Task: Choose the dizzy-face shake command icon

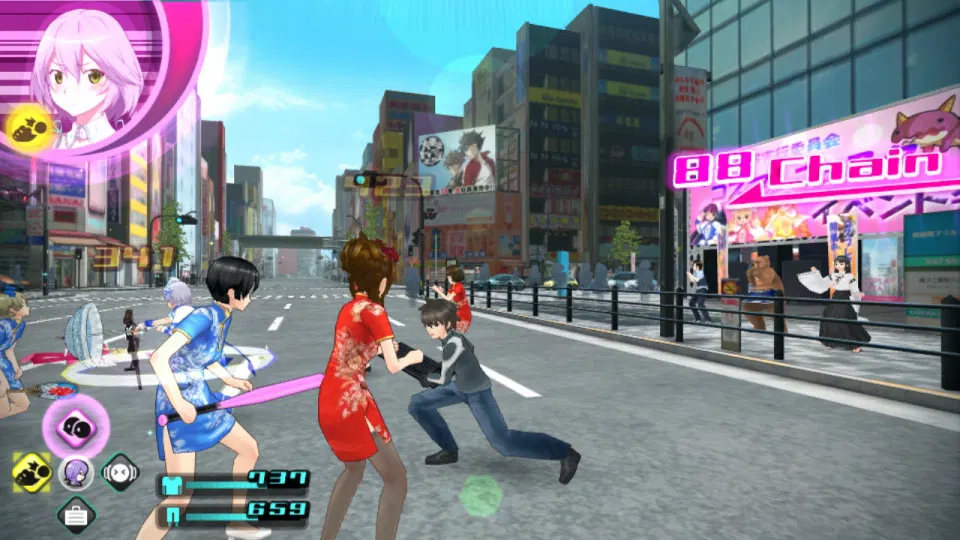Action: 121,472
